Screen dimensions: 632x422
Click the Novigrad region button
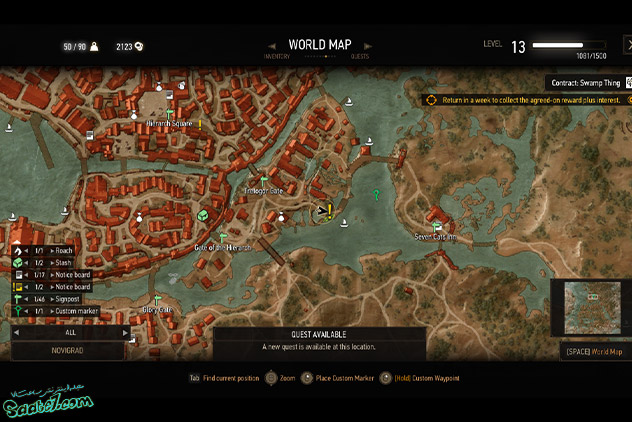(68, 351)
